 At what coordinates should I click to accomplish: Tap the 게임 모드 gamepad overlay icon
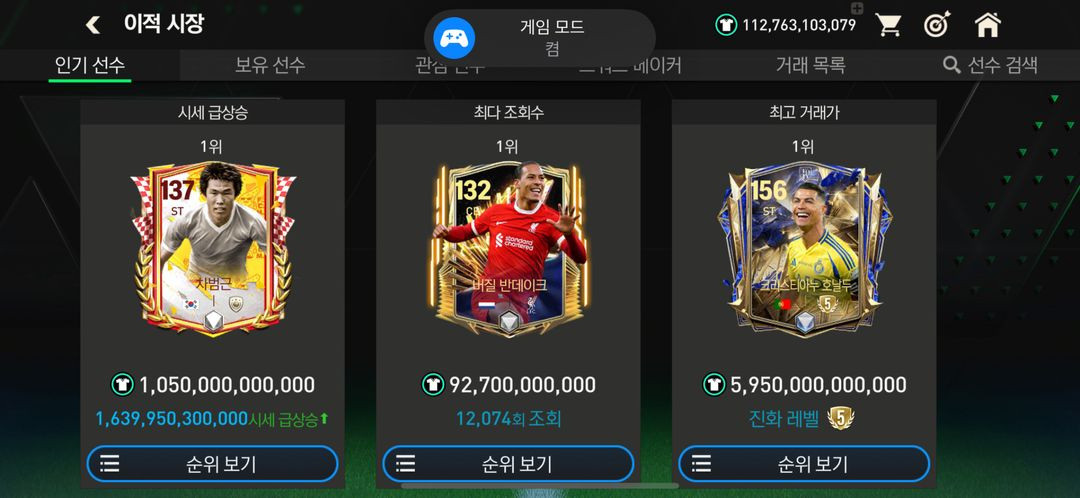454,38
